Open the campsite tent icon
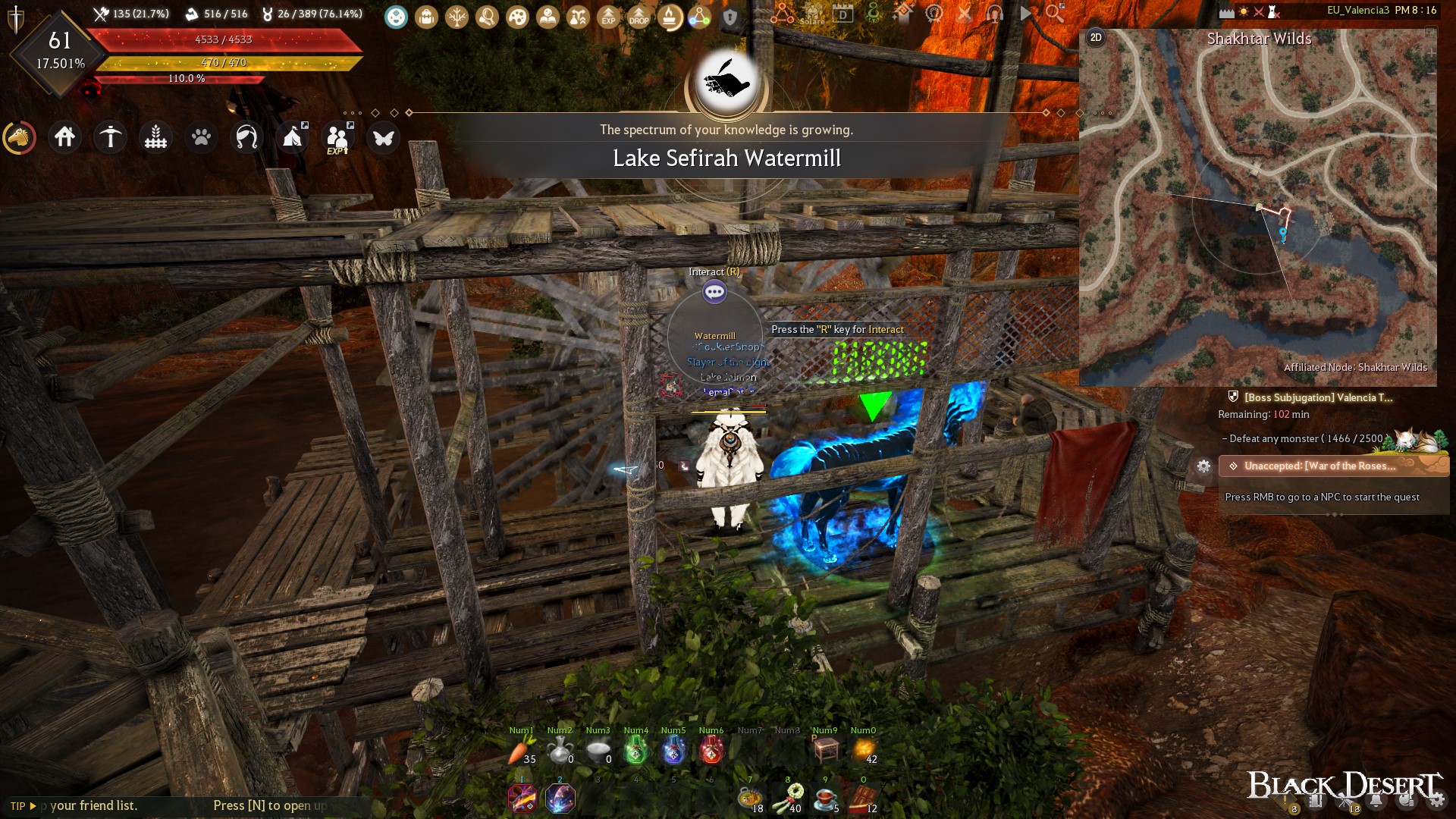Screen dimensions: 1456x819 292,137
